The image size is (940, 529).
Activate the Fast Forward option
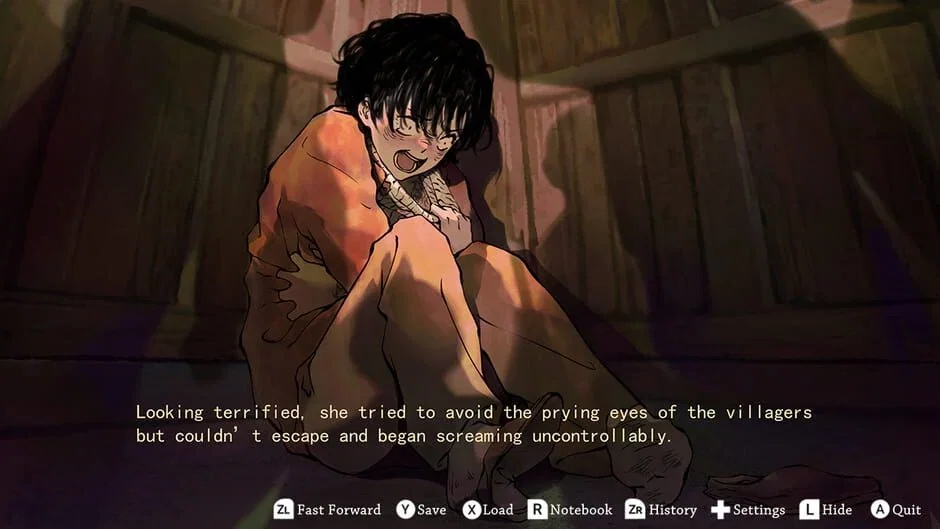coord(328,510)
